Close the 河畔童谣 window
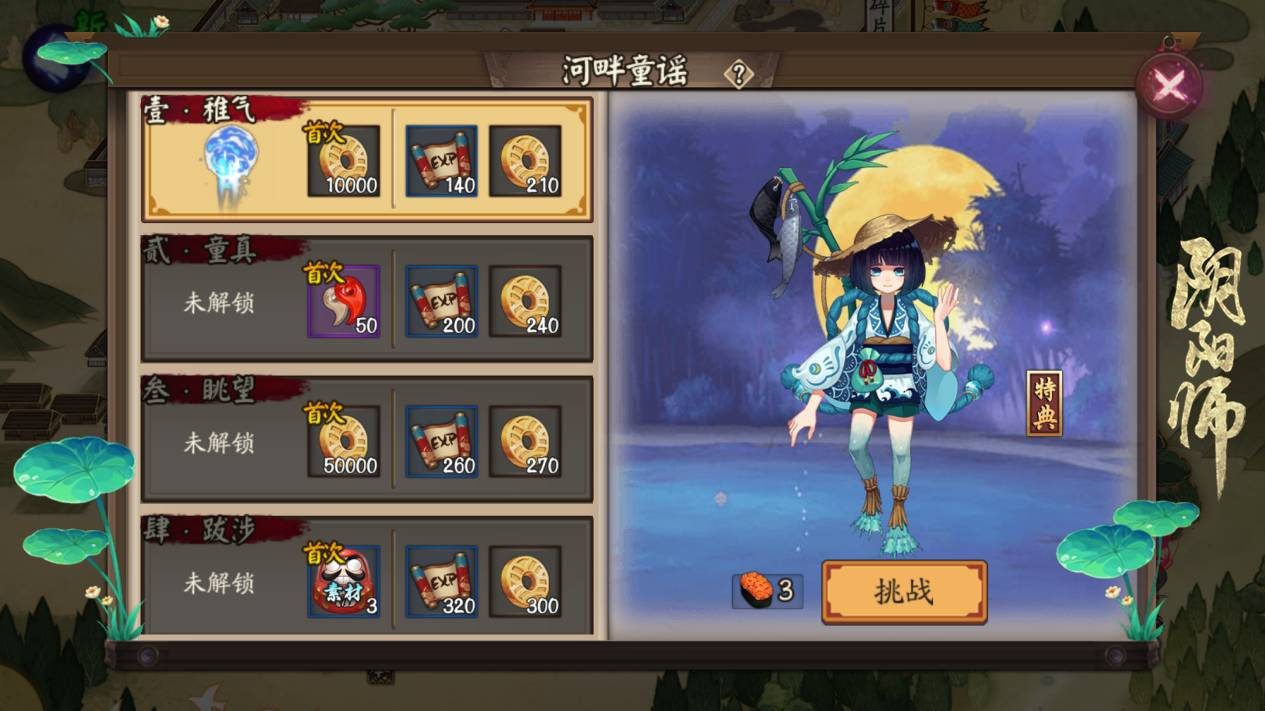1265x711 pixels. click(x=1169, y=86)
